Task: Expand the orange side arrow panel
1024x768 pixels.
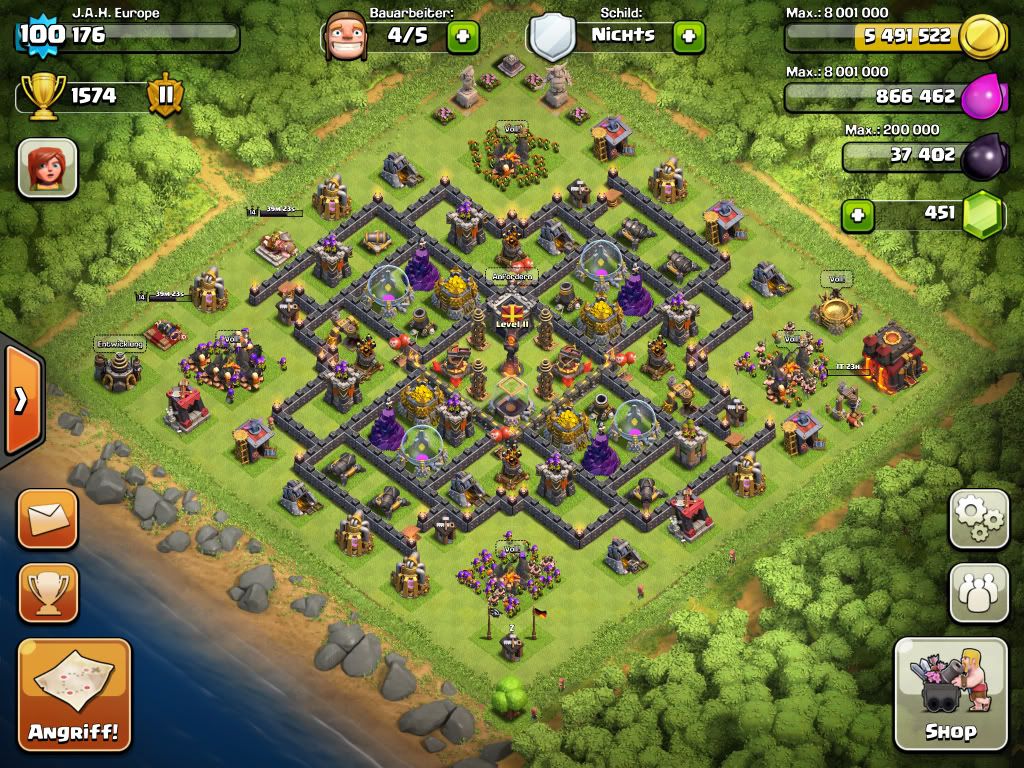Action: 21,400
